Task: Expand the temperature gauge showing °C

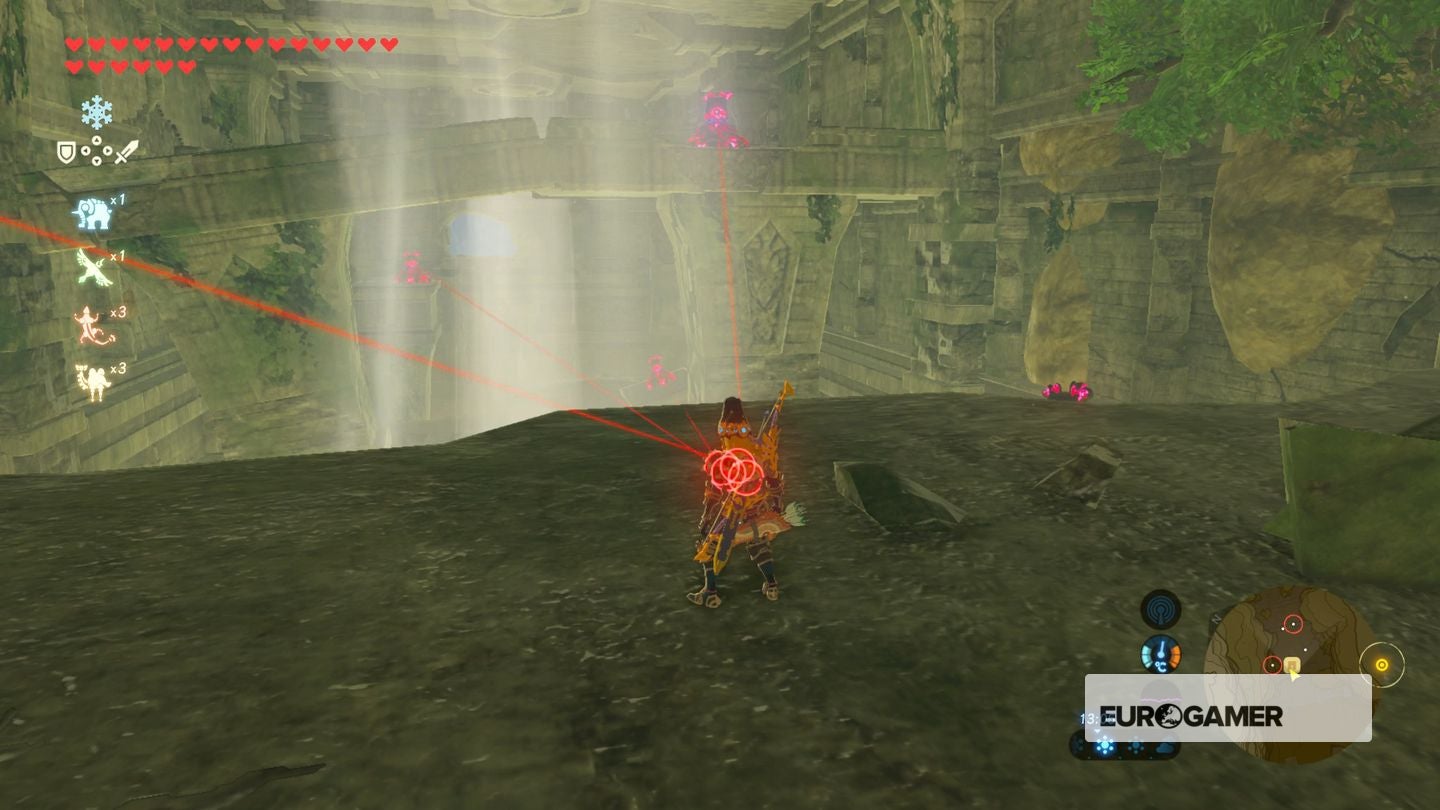Action: pyautogui.click(x=1162, y=654)
